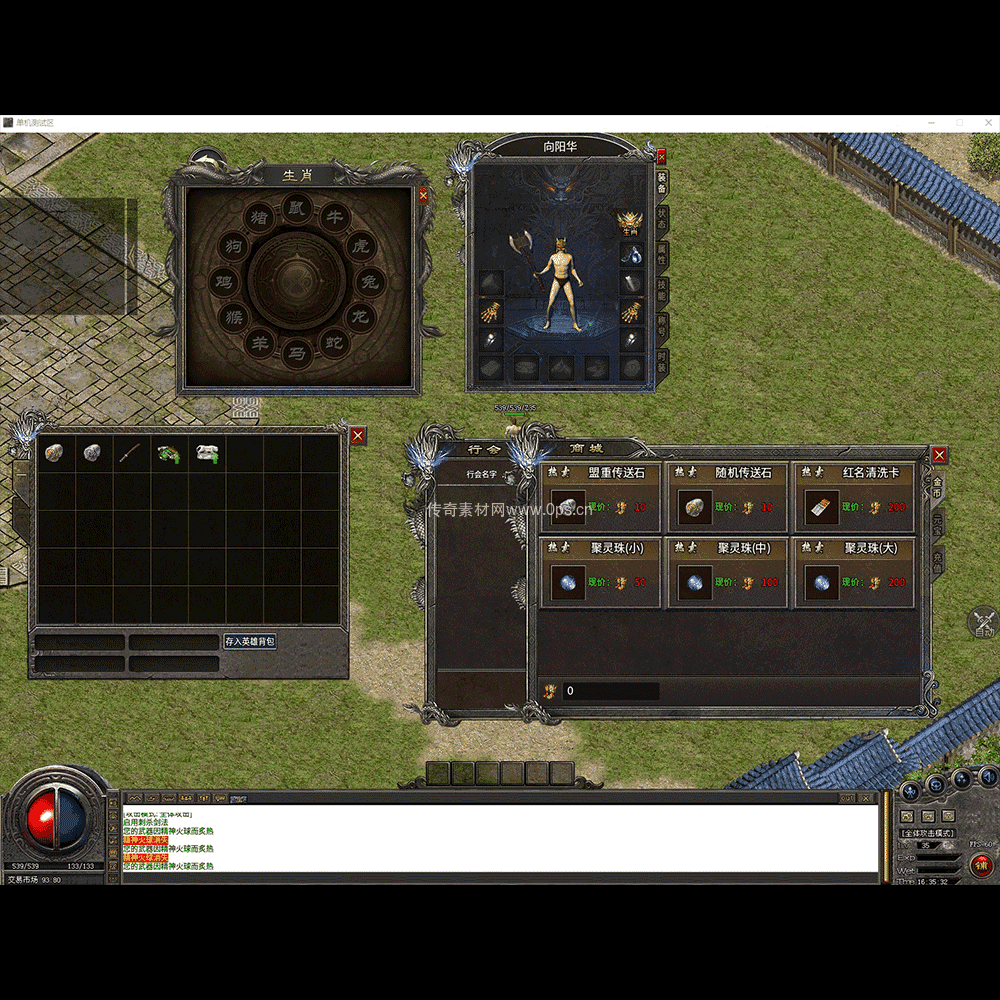Switch to the 状态 status tab

pyautogui.click(x=662, y=219)
